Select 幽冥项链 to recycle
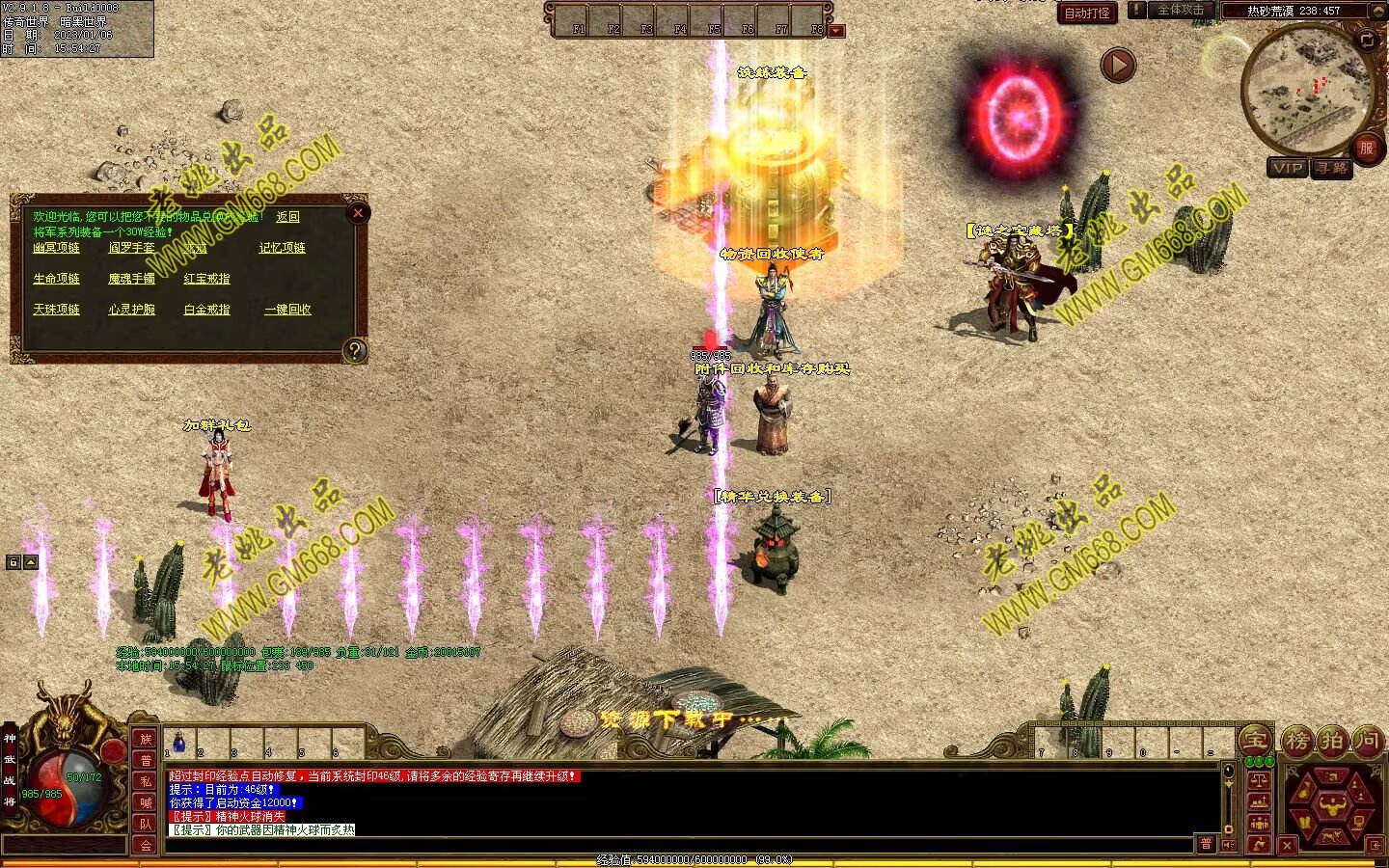 pos(57,248)
